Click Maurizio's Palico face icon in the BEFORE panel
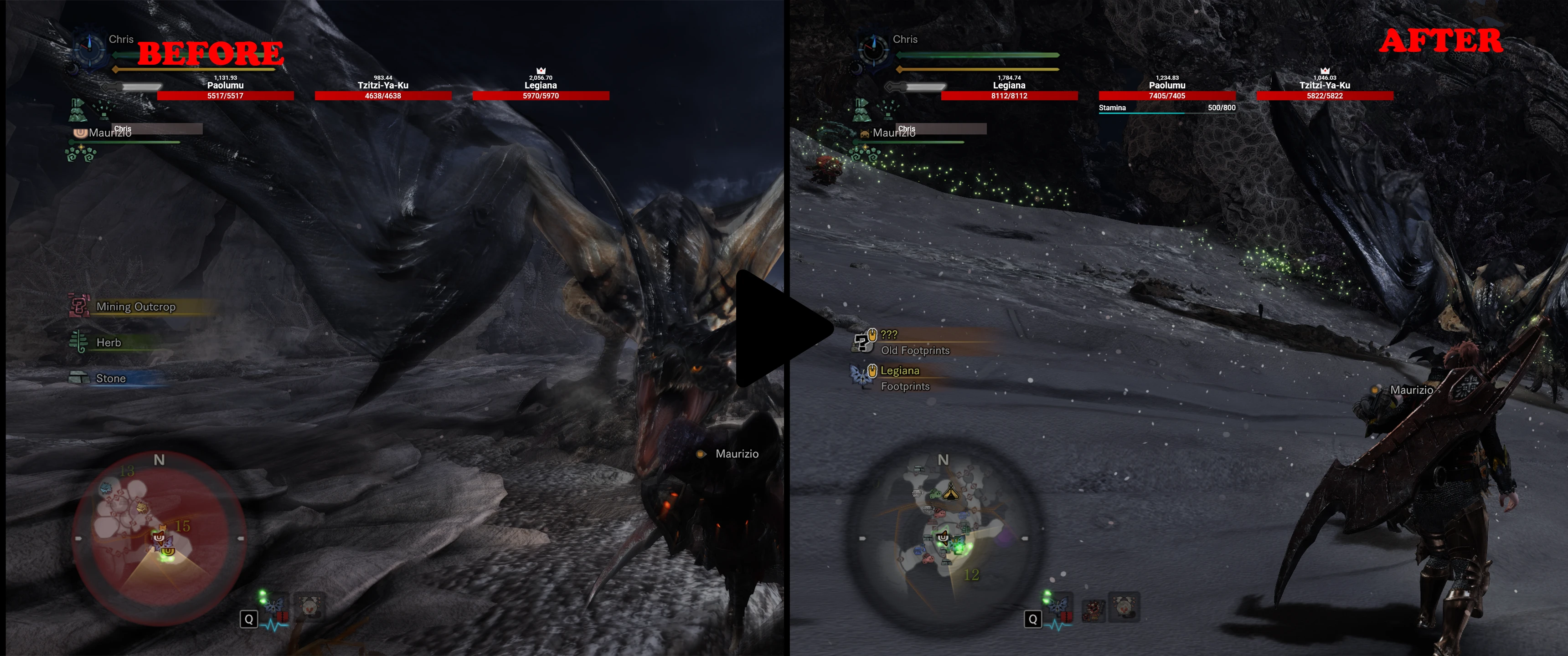 [80, 132]
